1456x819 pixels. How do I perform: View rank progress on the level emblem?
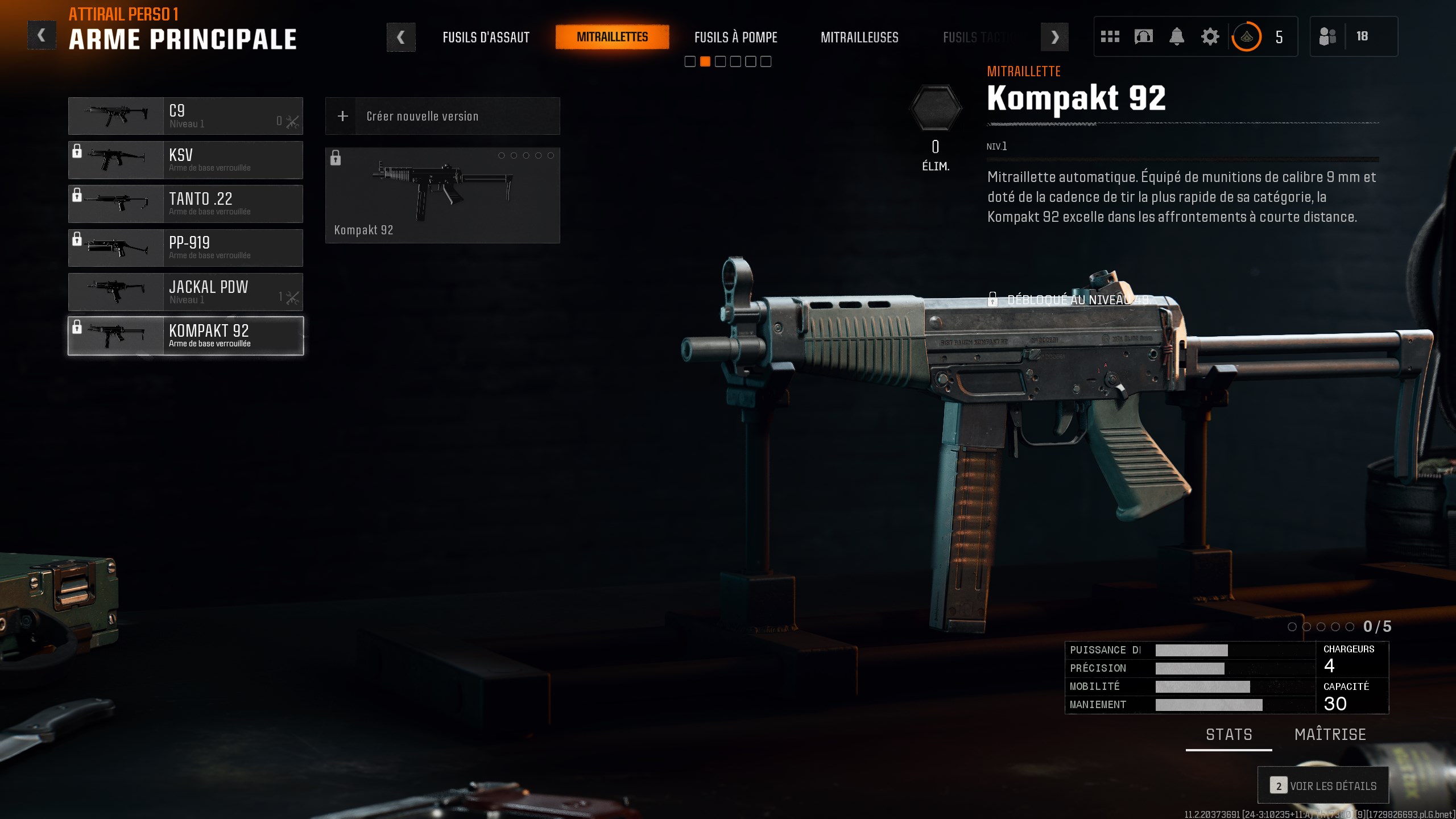point(1247,36)
